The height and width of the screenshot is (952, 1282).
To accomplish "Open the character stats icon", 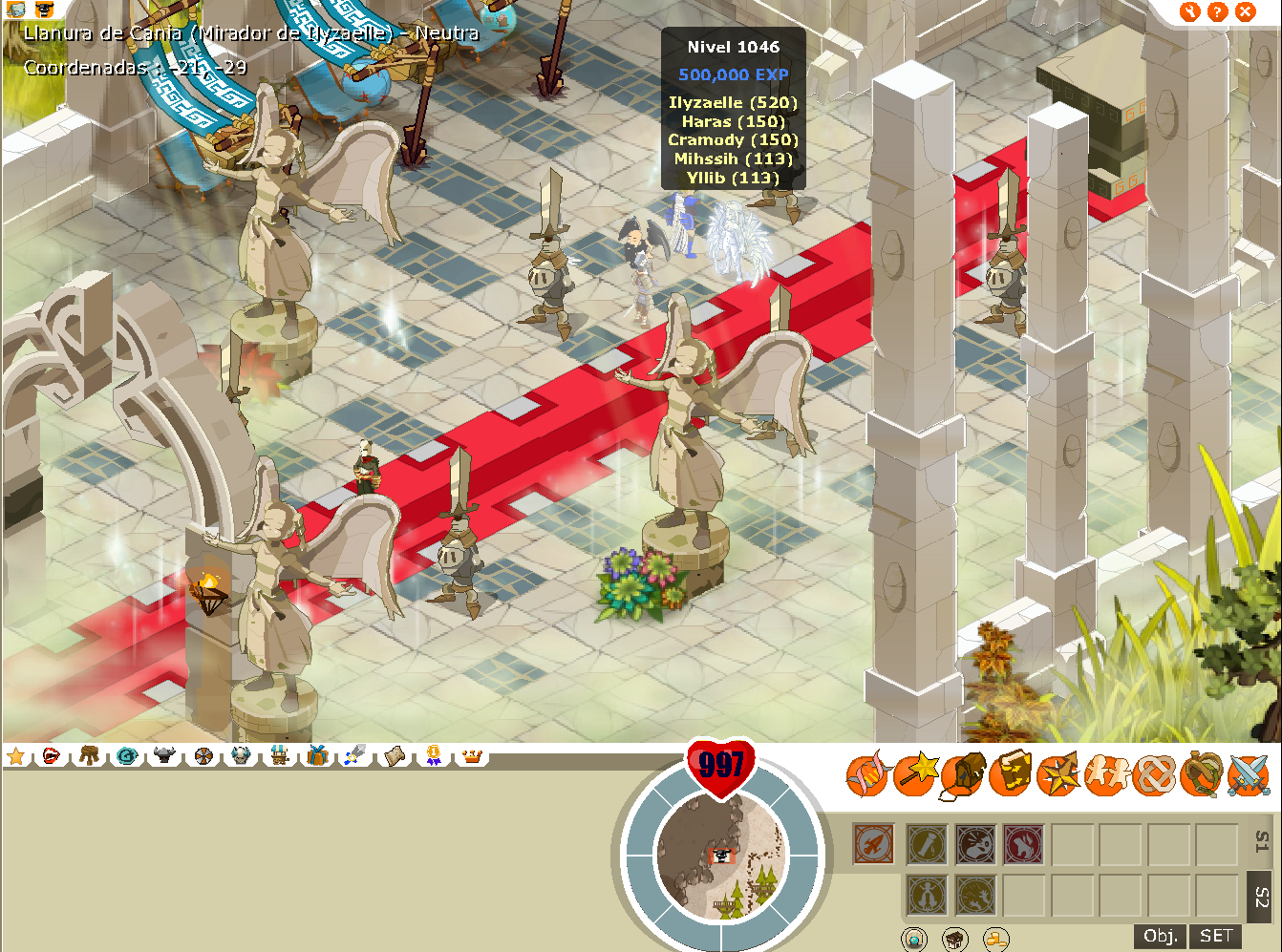I will [868, 774].
